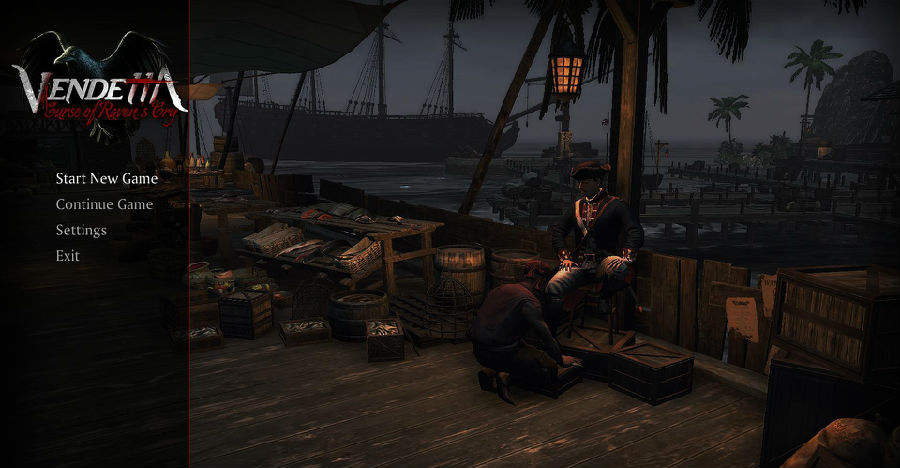Select Exit to quit the game

68,256
